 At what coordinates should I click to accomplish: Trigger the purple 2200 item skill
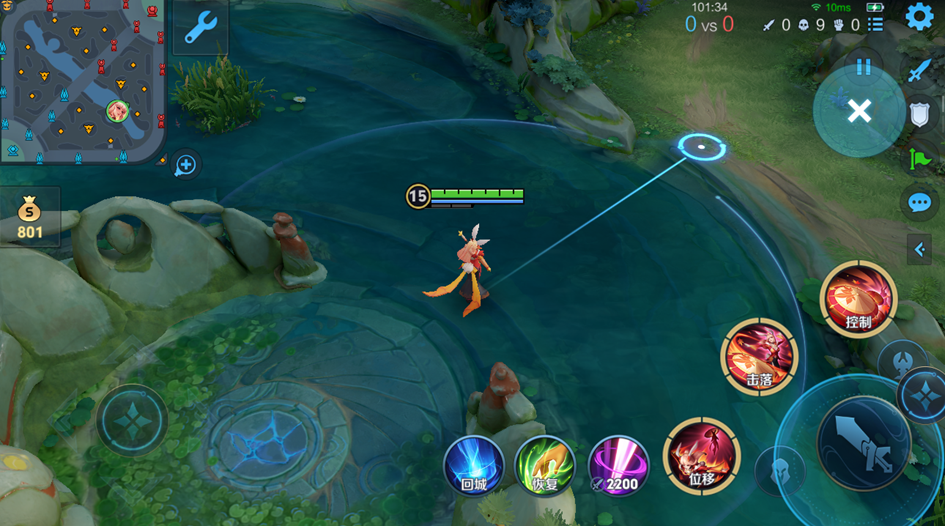coord(617,467)
